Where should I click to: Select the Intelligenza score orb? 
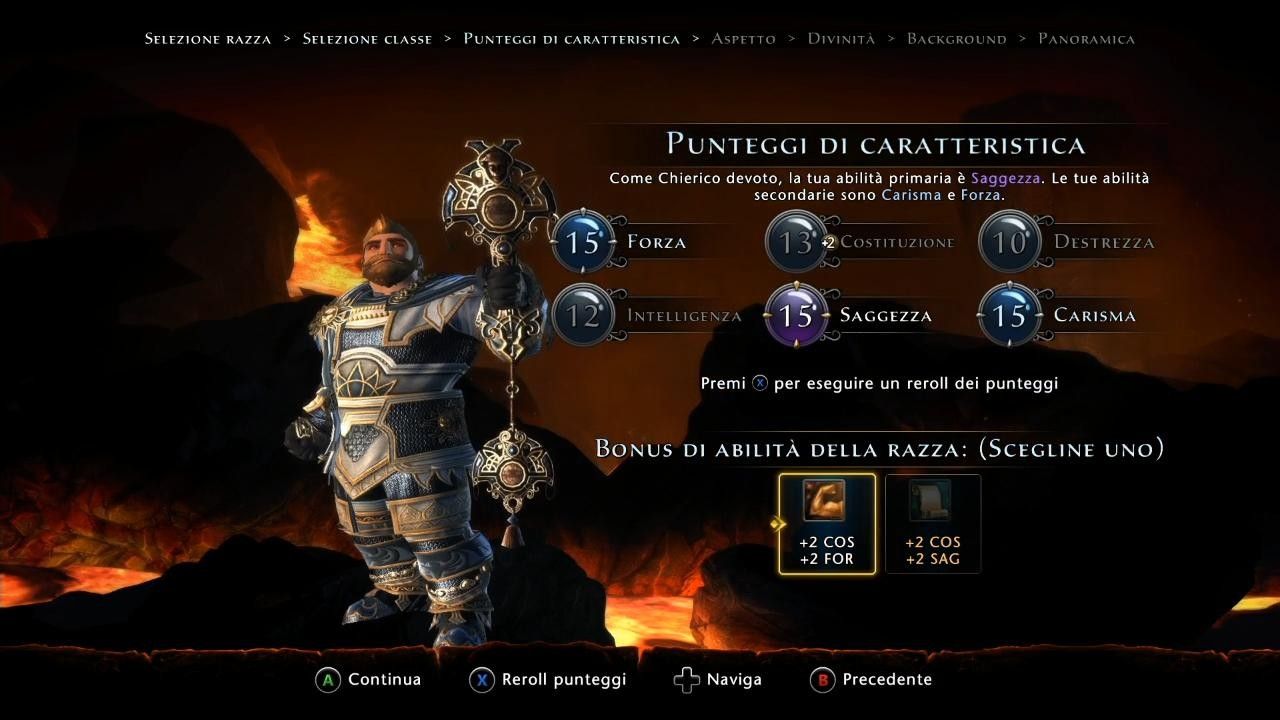tap(583, 316)
